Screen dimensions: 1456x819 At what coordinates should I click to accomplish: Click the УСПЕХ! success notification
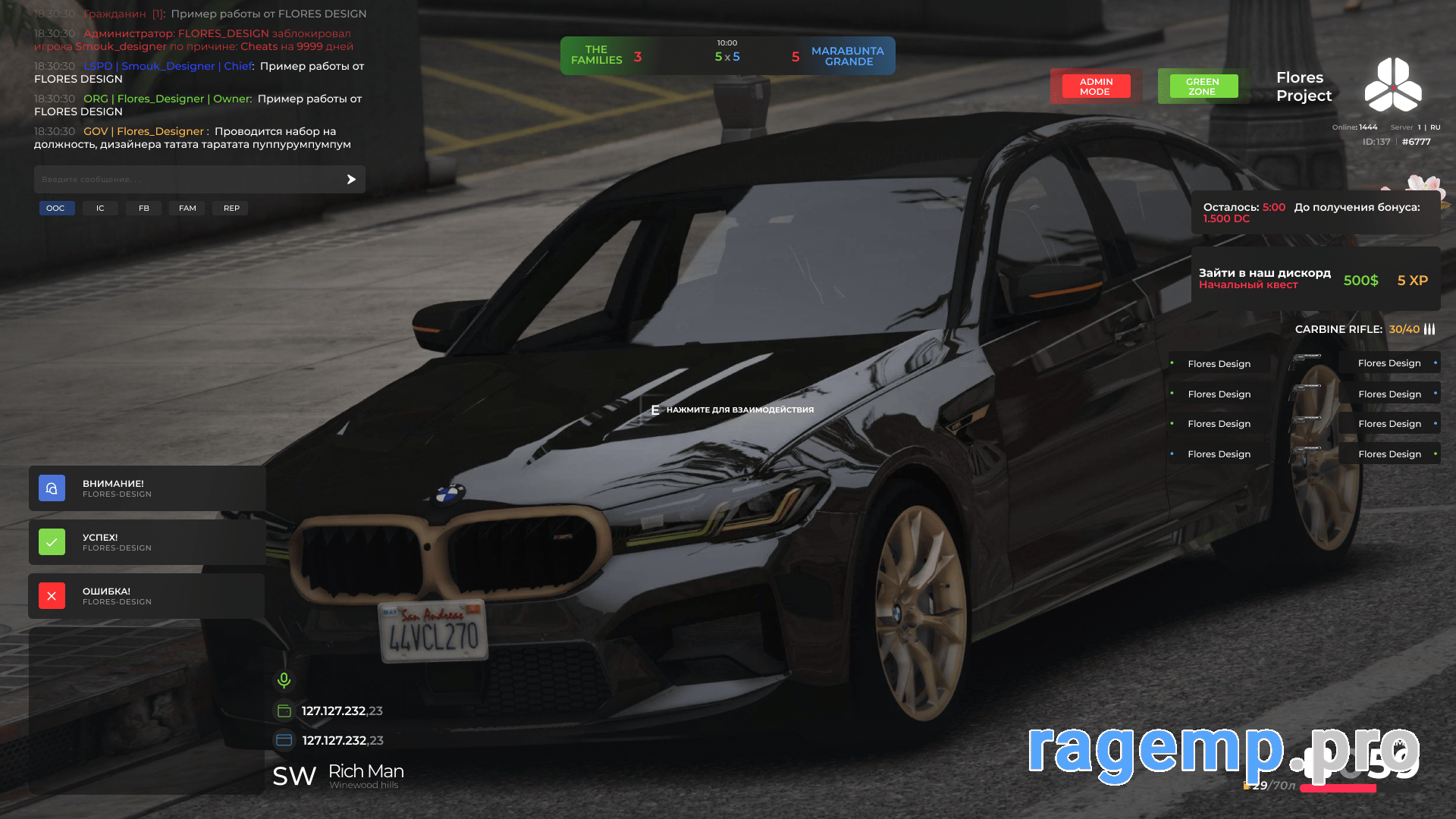tap(147, 542)
